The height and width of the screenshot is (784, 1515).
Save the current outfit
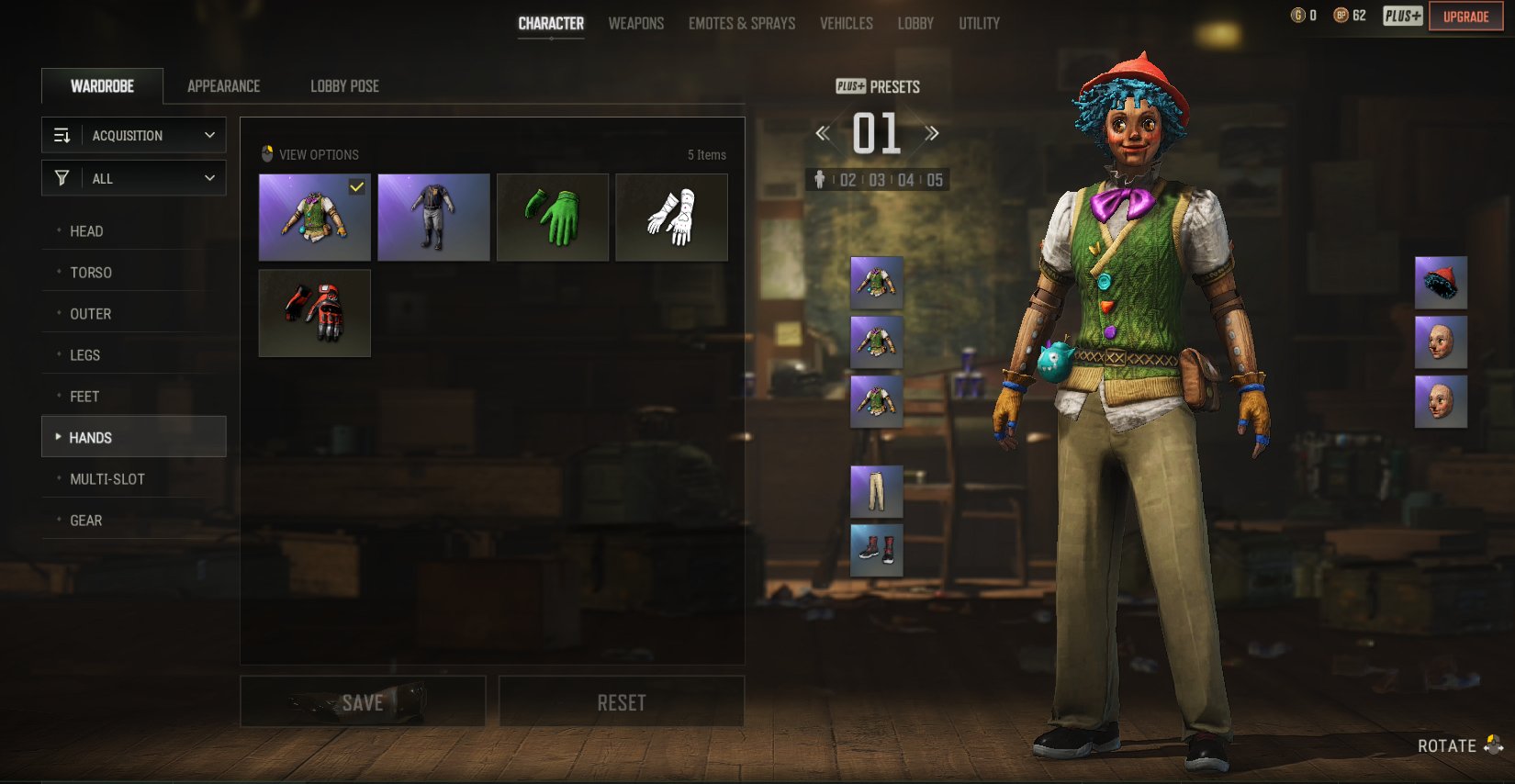[363, 702]
